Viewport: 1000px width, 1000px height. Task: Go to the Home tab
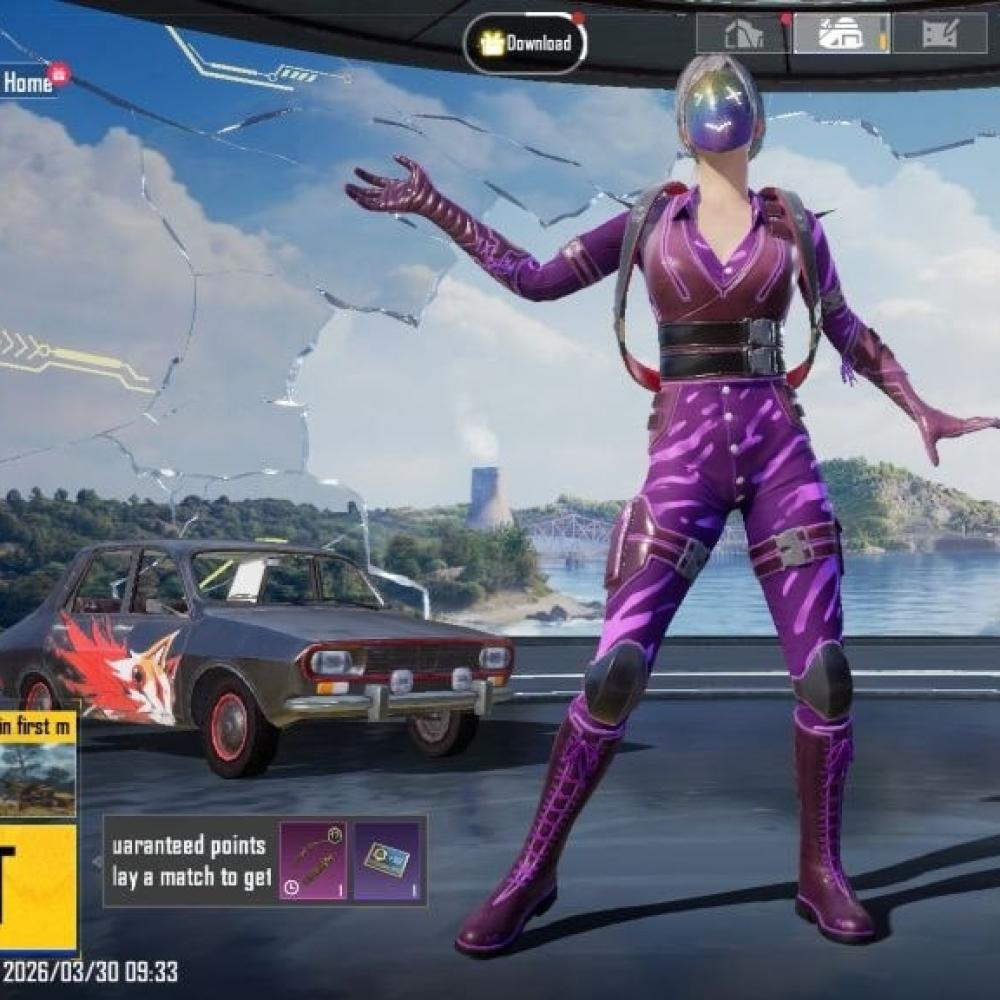[x=28, y=84]
